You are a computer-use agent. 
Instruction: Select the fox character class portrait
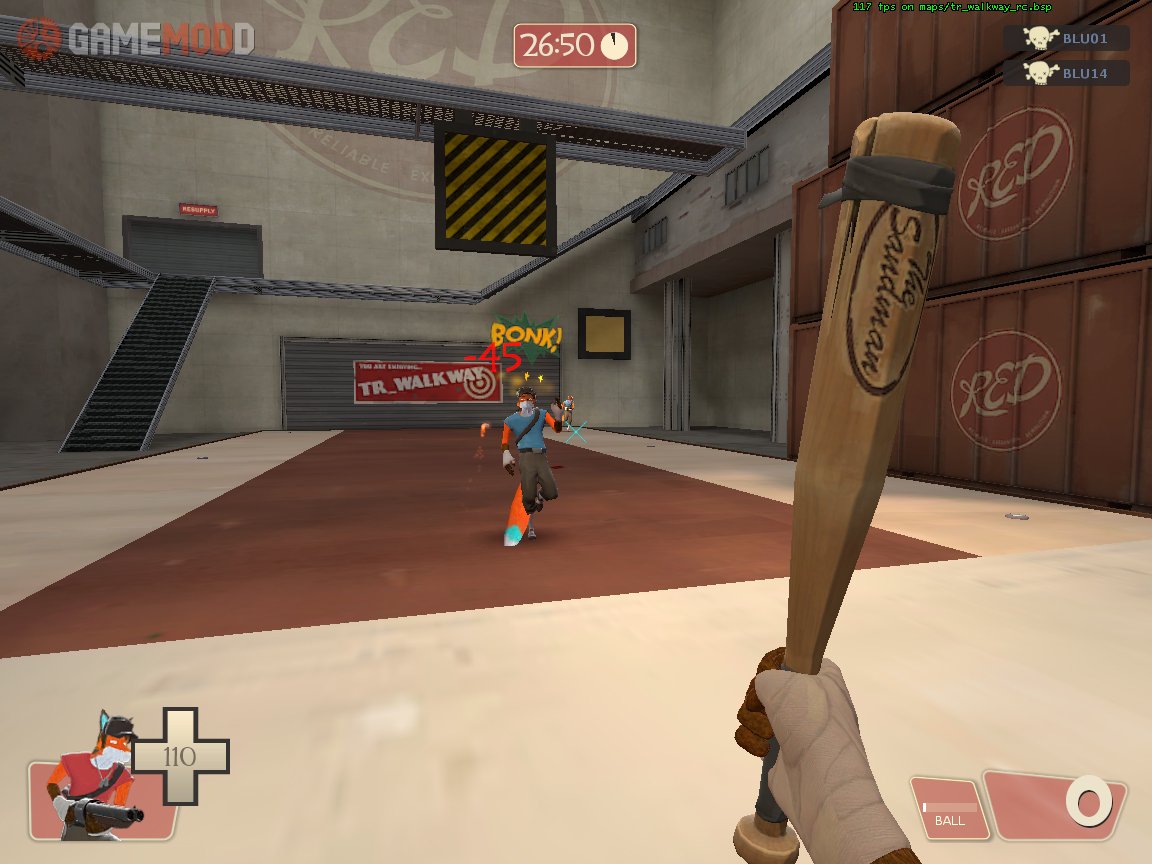point(96,782)
